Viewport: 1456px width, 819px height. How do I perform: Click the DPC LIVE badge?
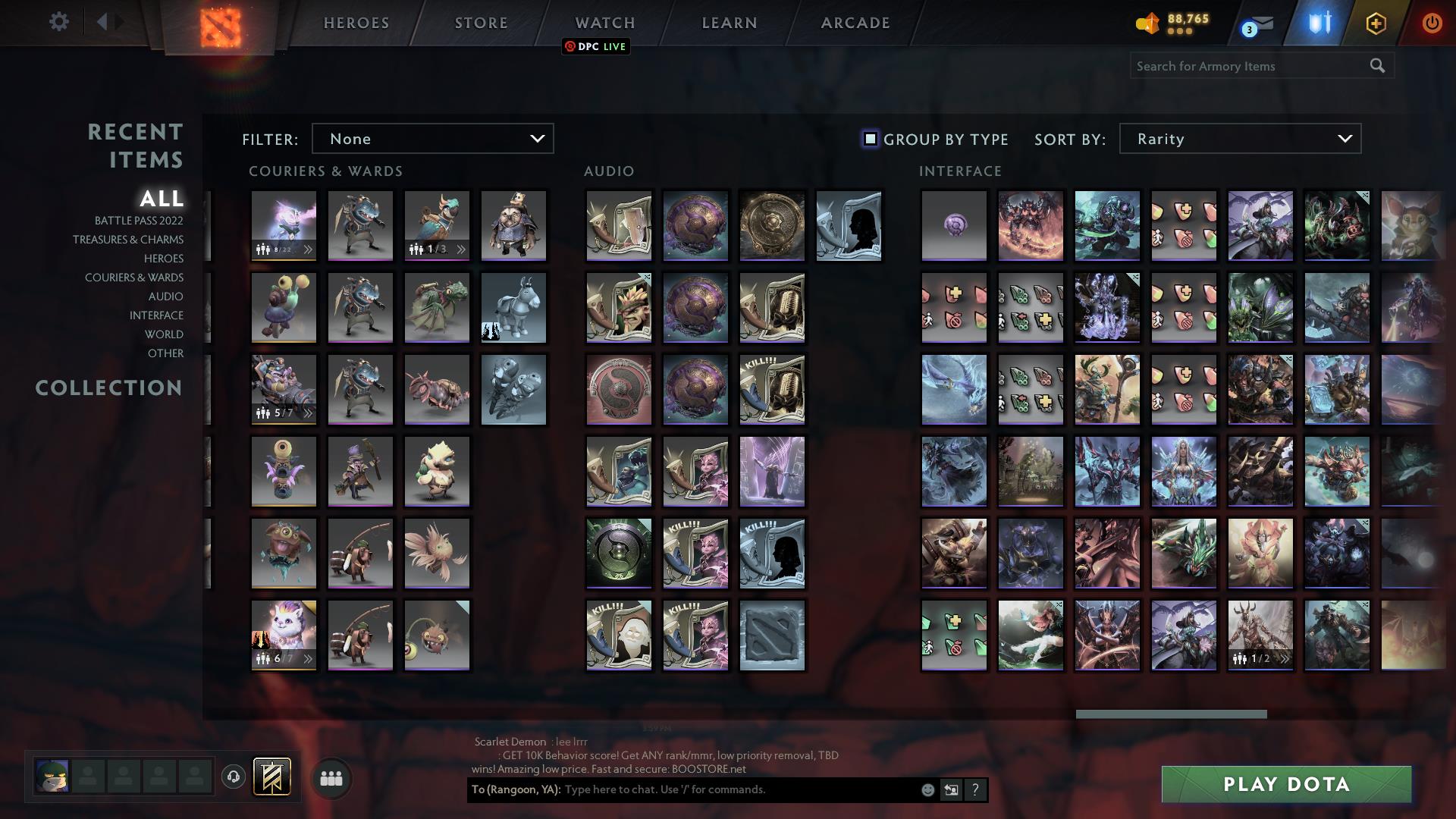click(x=596, y=46)
